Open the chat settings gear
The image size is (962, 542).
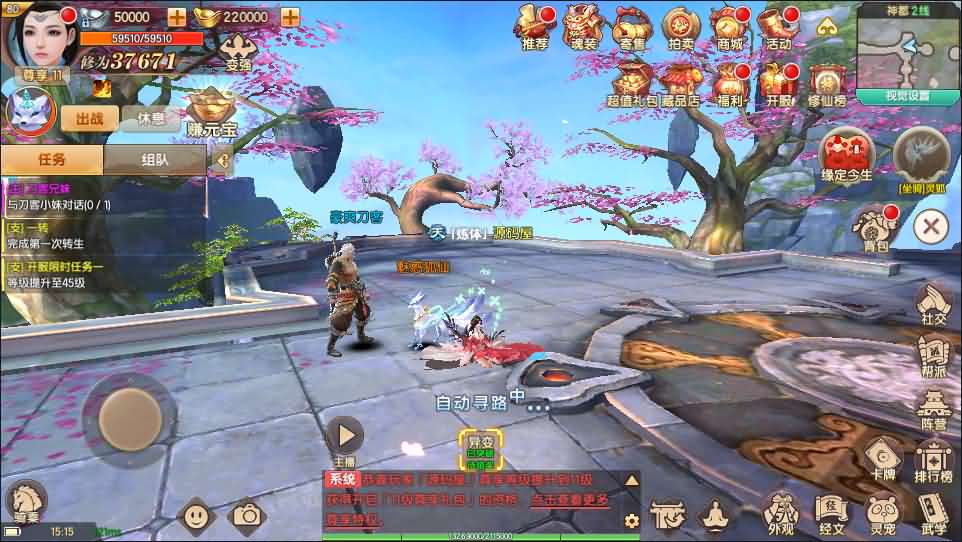(x=631, y=520)
